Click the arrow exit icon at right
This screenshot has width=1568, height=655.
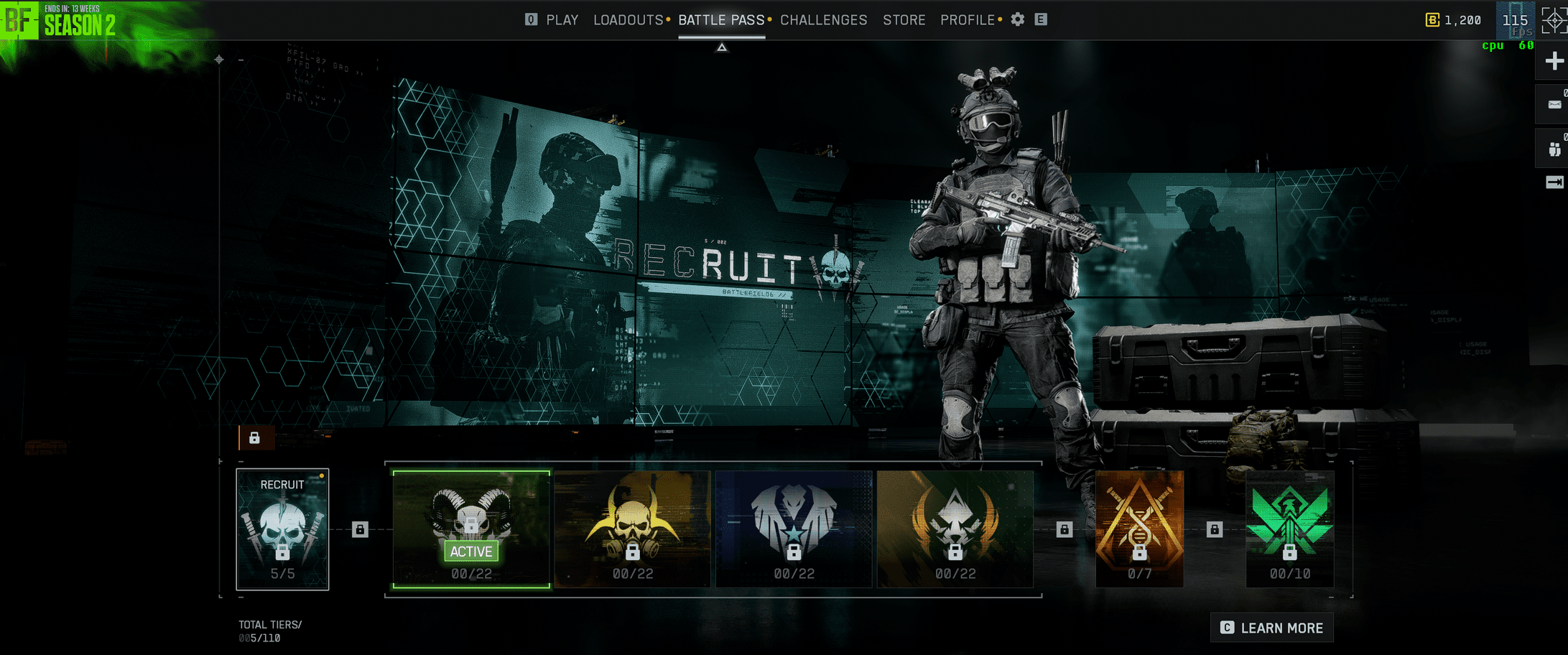point(1554,182)
